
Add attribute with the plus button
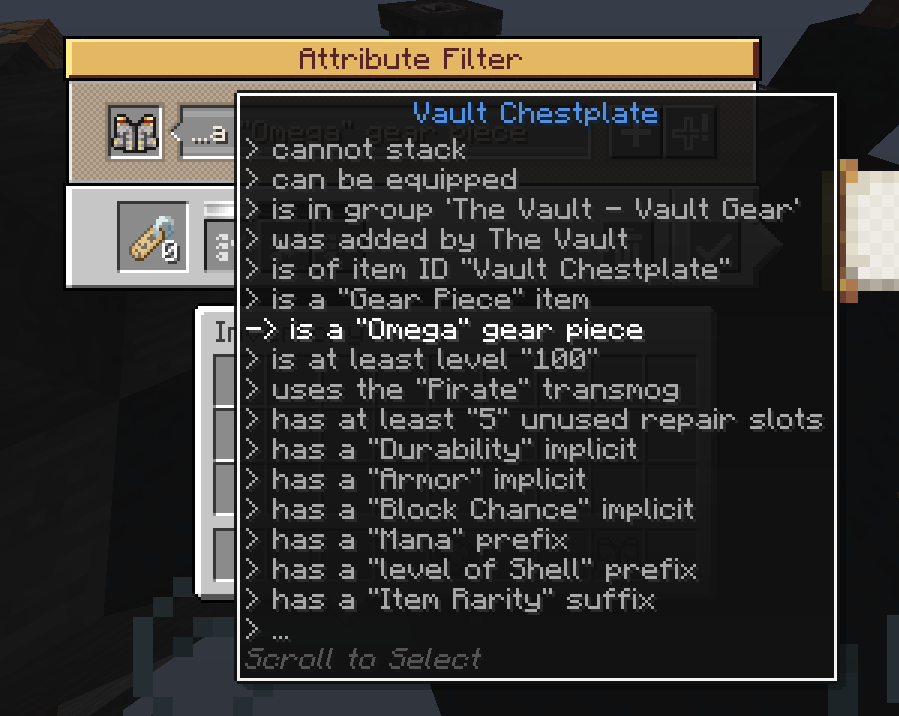click(635, 133)
